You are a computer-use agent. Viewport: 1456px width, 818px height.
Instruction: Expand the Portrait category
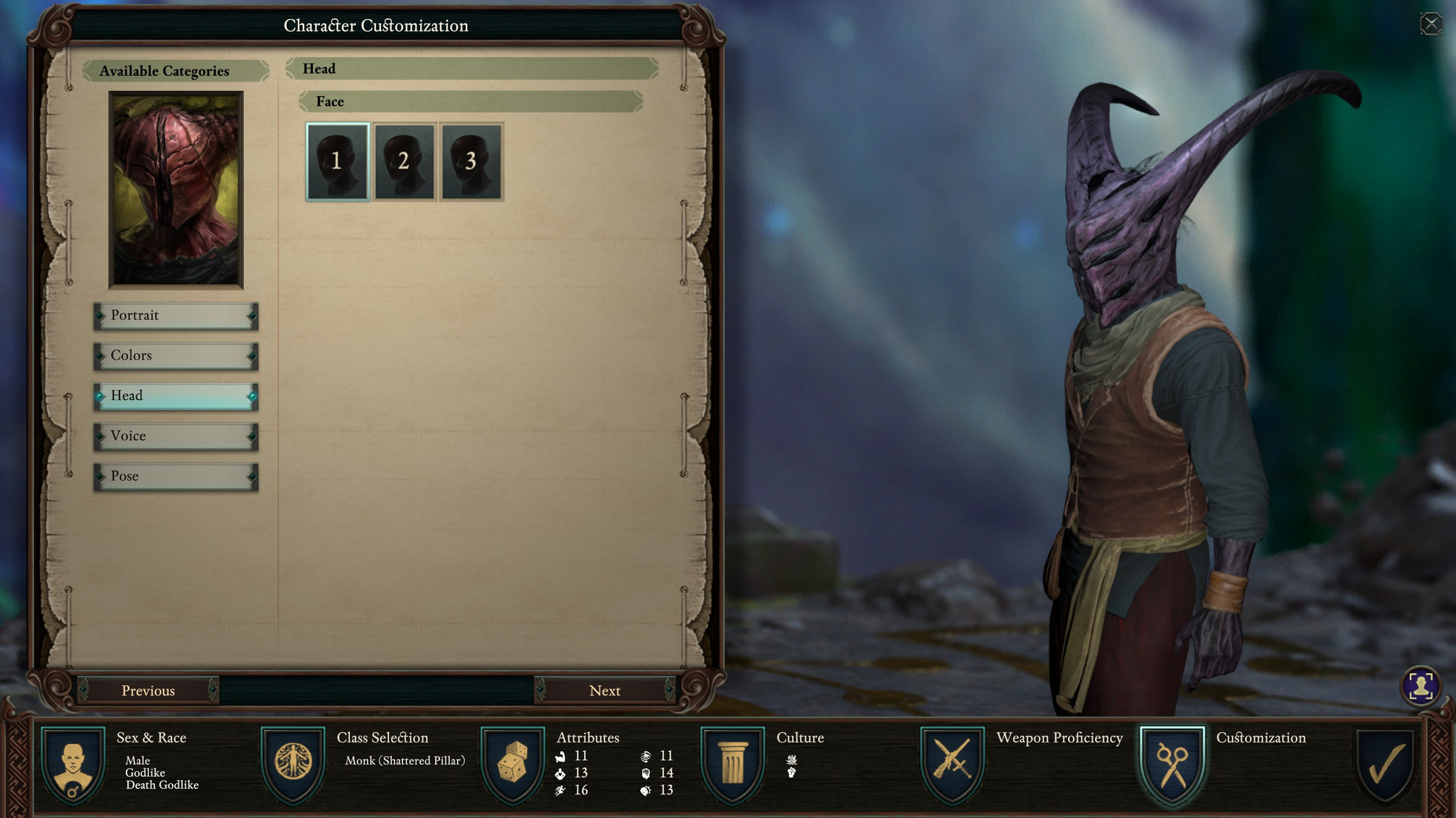coord(175,316)
